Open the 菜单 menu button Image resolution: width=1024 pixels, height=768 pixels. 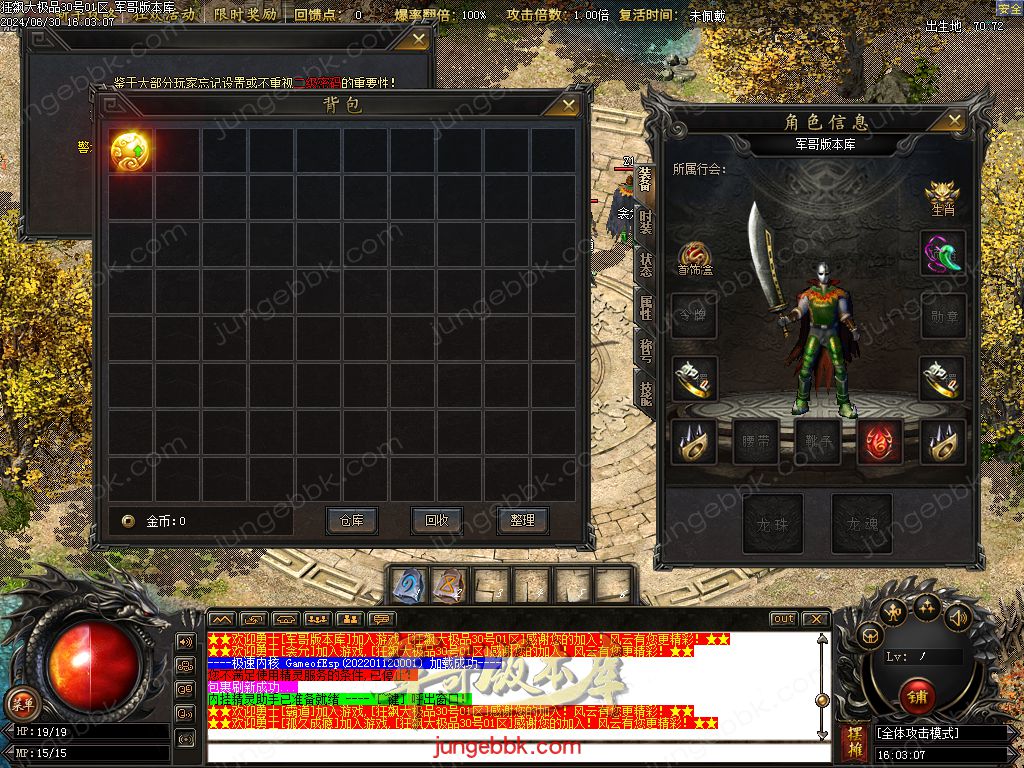click(22, 704)
